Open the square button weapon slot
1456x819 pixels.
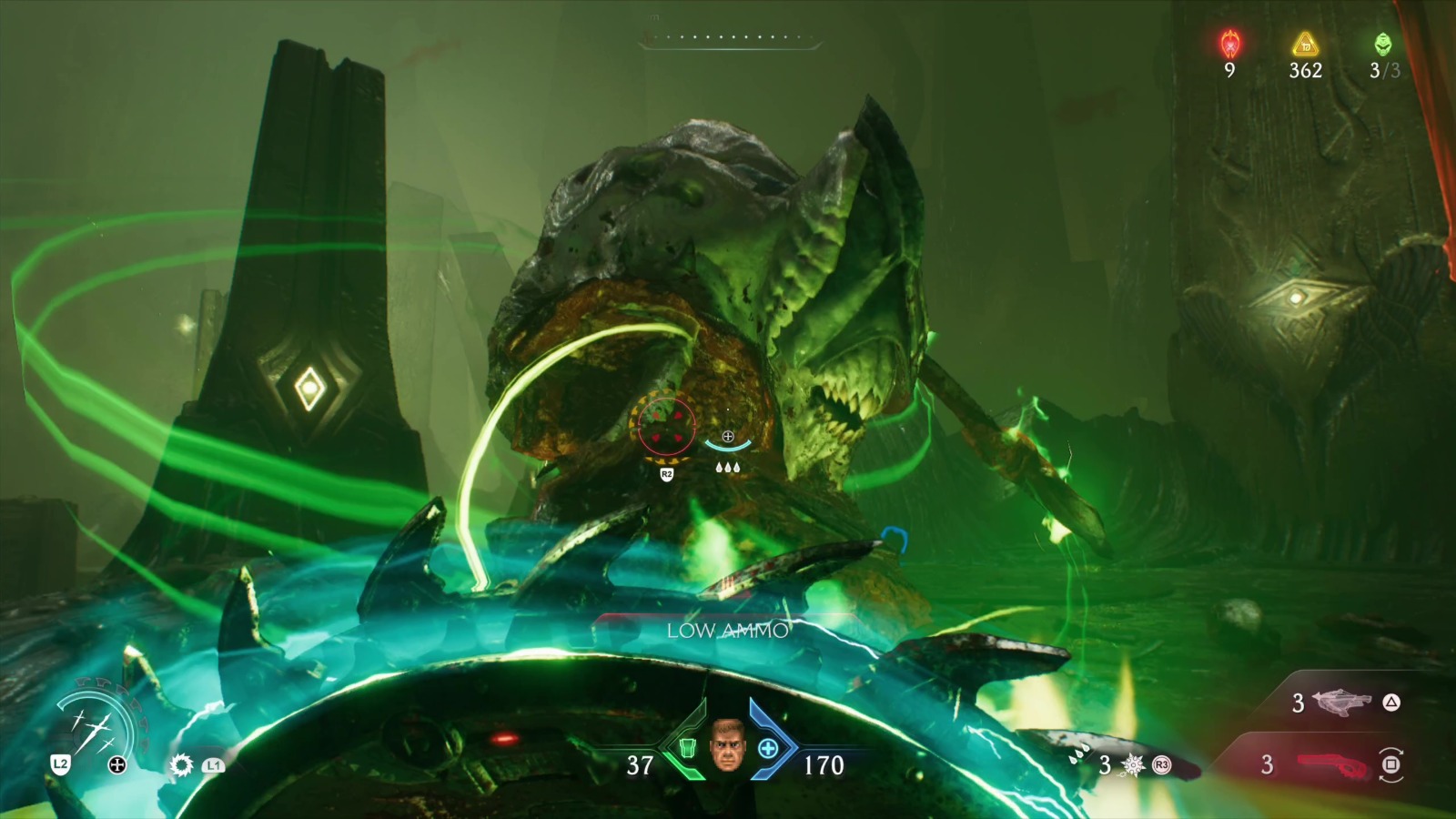pos(1391,764)
